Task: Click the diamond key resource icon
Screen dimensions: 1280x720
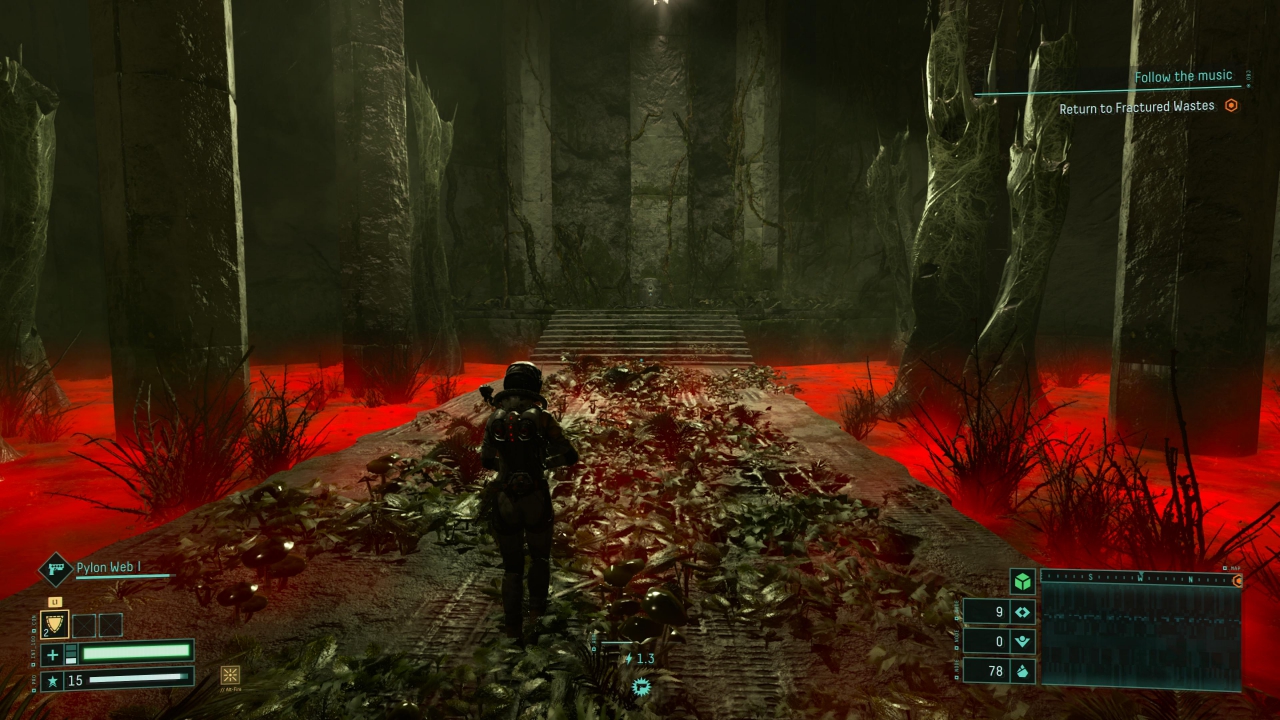Action: click(x=1022, y=612)
